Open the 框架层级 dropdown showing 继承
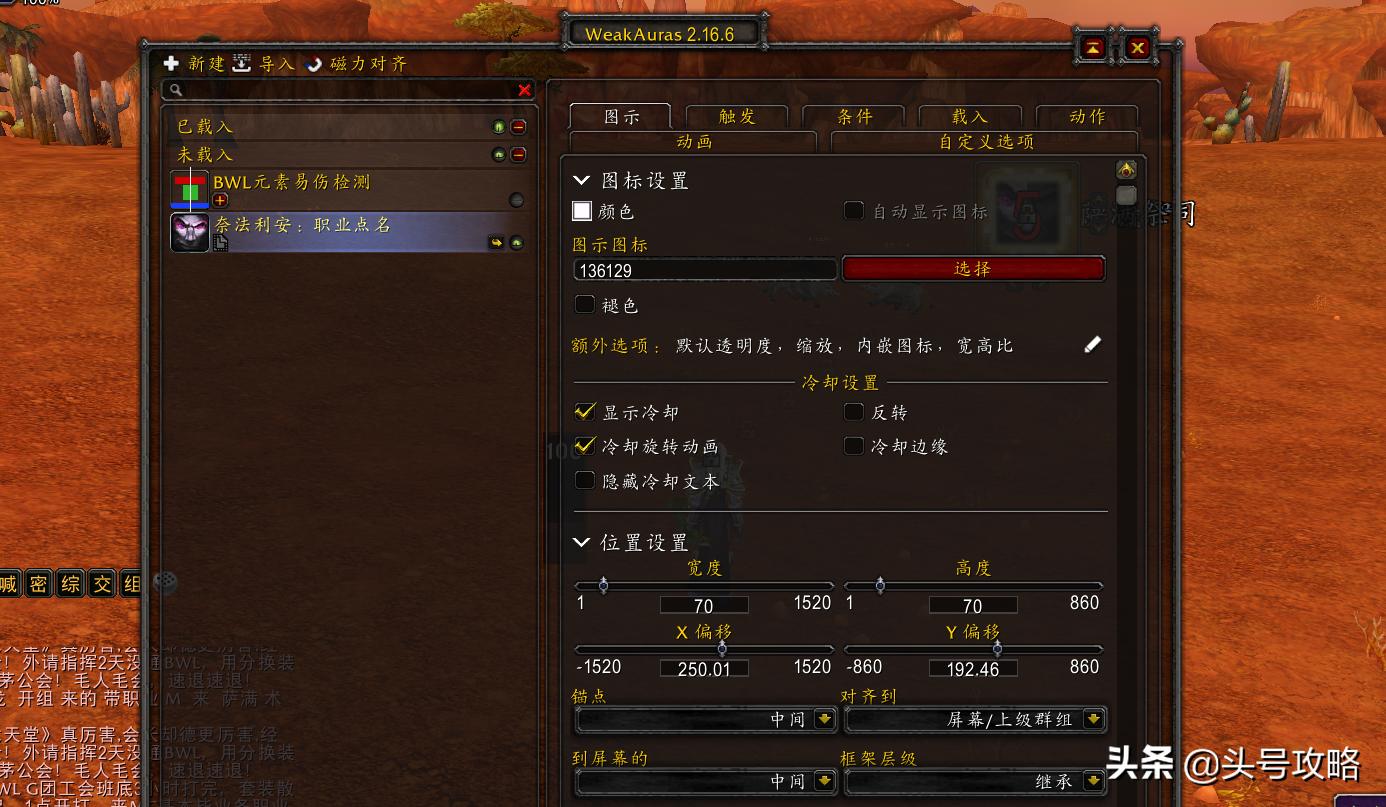The image size is (1386, 807). pyautogui.click(x=975, y=781)
